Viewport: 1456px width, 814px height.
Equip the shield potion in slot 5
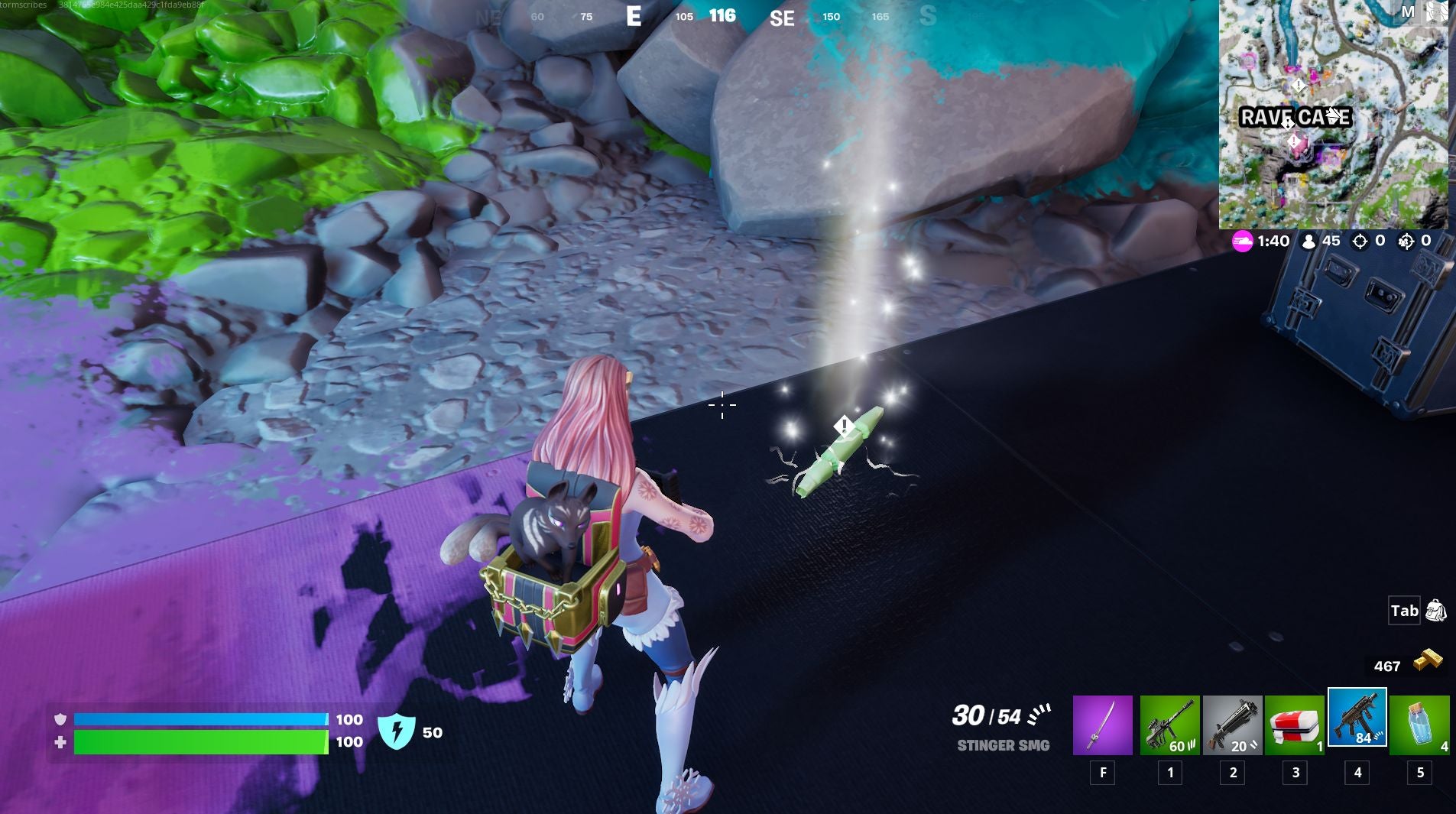(1421, 725)
